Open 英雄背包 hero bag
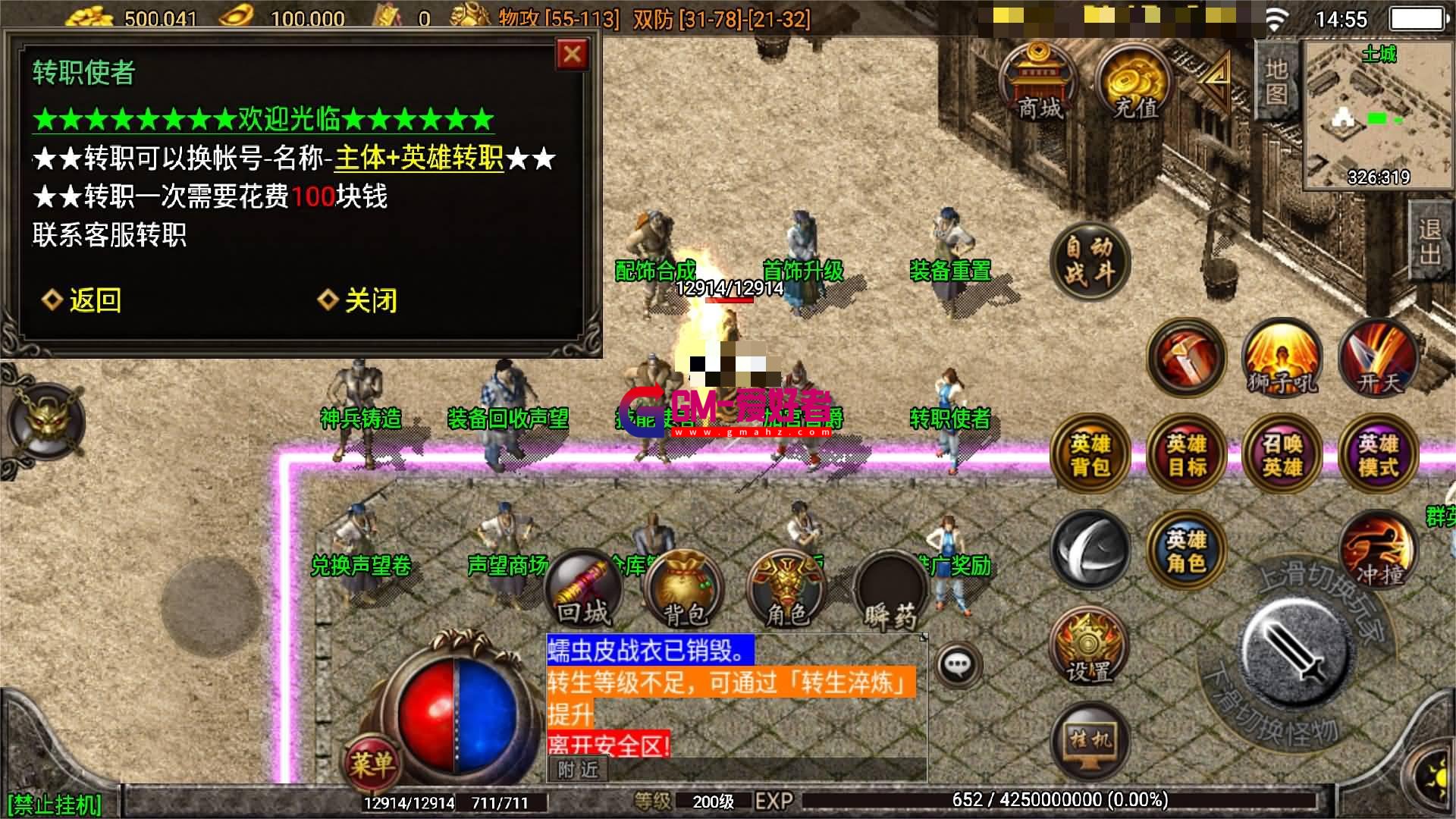 pos(1090,453)
